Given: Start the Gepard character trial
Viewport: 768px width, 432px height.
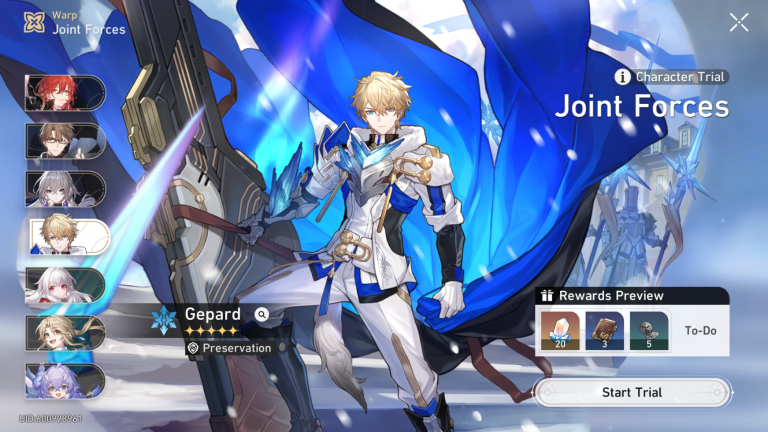Looking at the screenshot, I should tap(631, 392).
